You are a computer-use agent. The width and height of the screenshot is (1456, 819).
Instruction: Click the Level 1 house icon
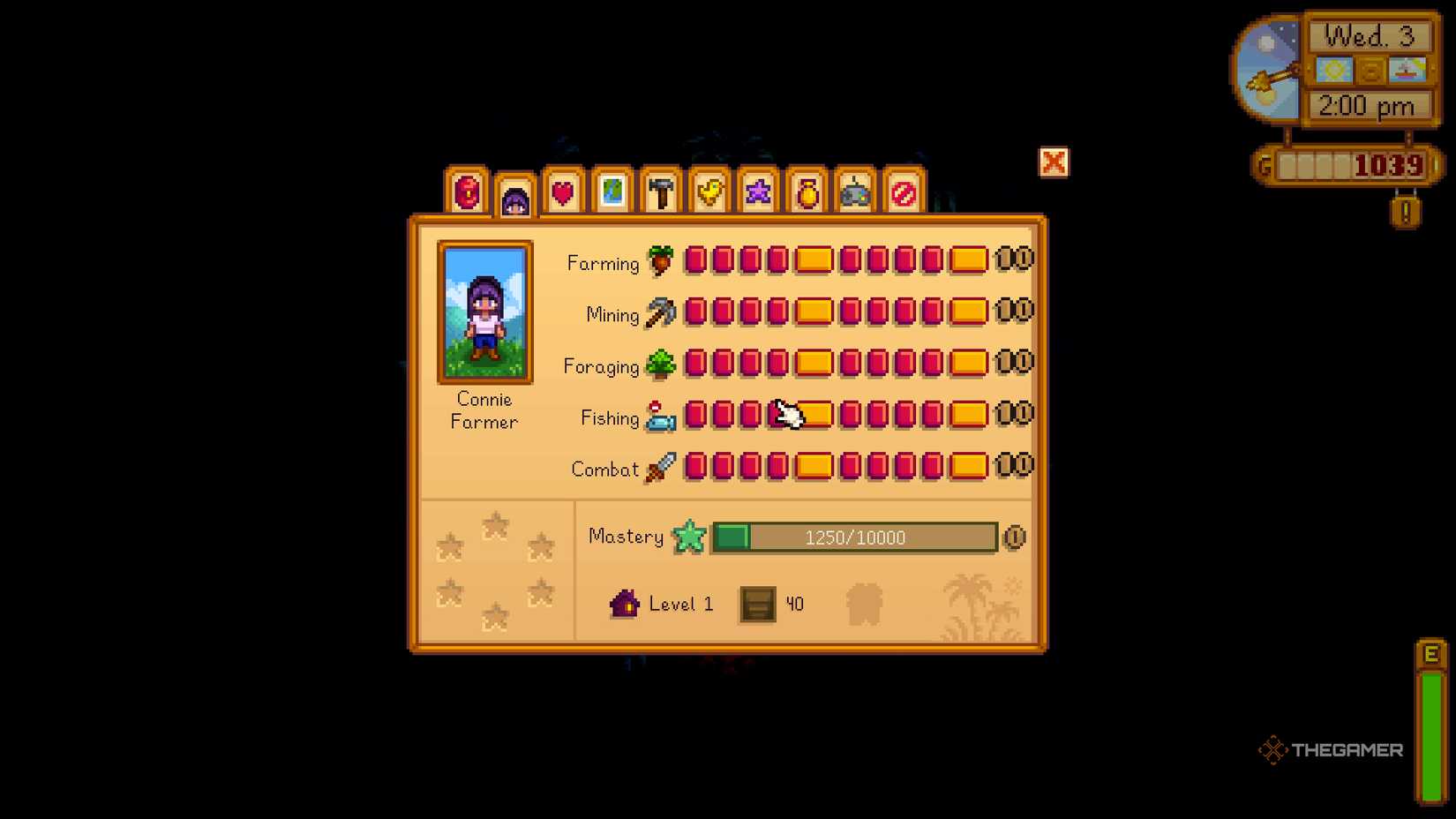click(626, 604)
